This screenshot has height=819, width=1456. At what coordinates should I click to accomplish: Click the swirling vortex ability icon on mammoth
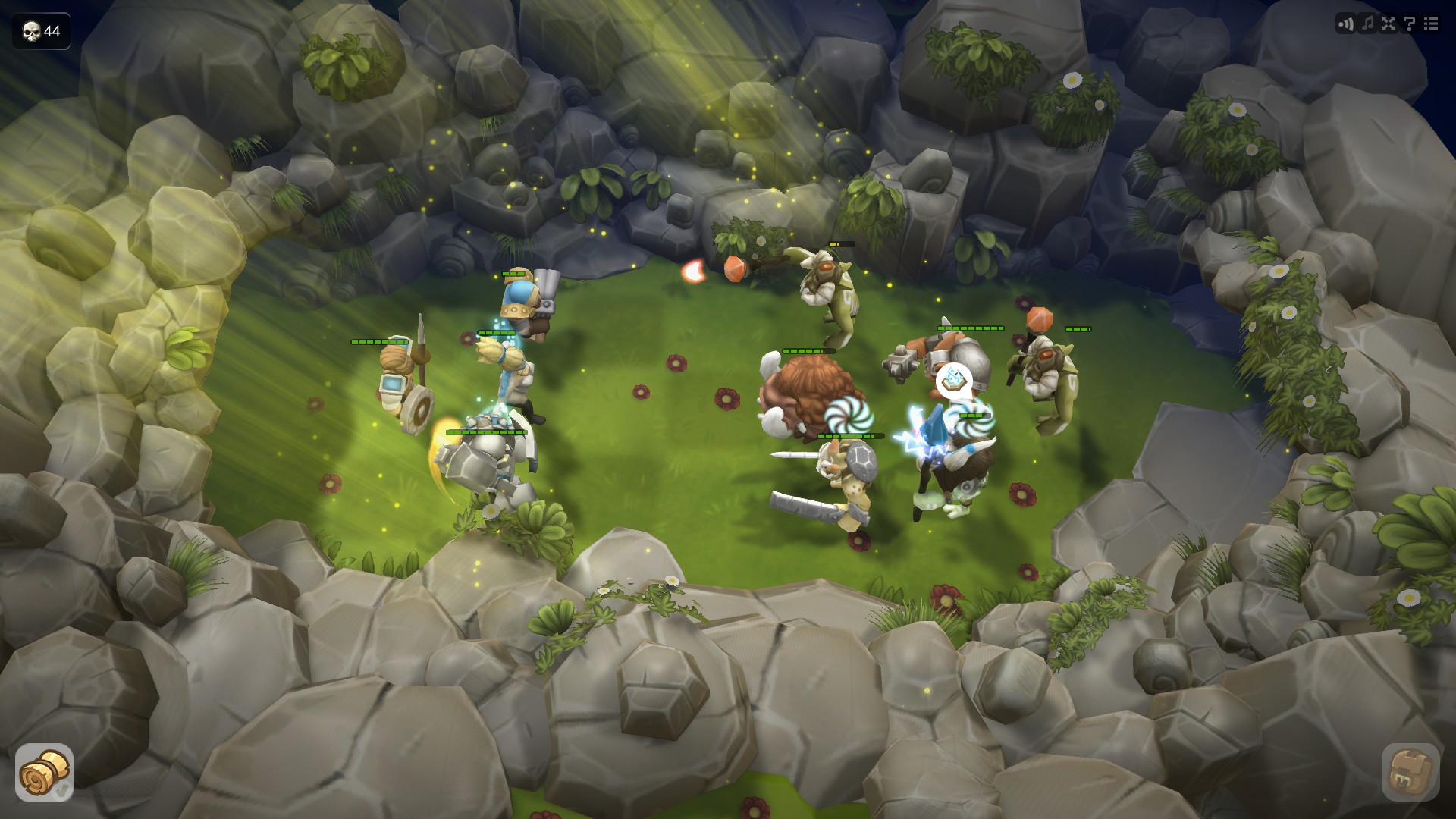coord(847,417)
